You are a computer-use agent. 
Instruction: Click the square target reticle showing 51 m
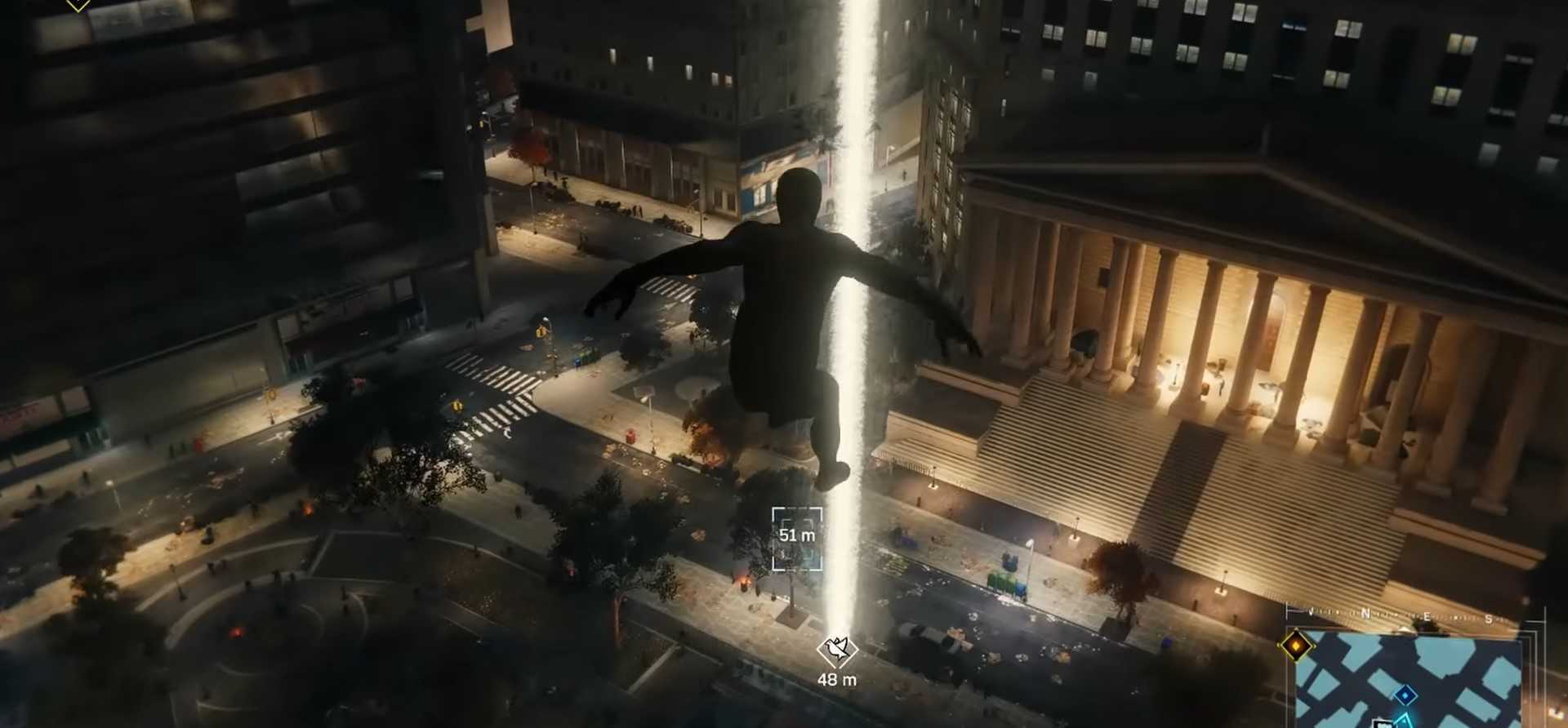797,537
